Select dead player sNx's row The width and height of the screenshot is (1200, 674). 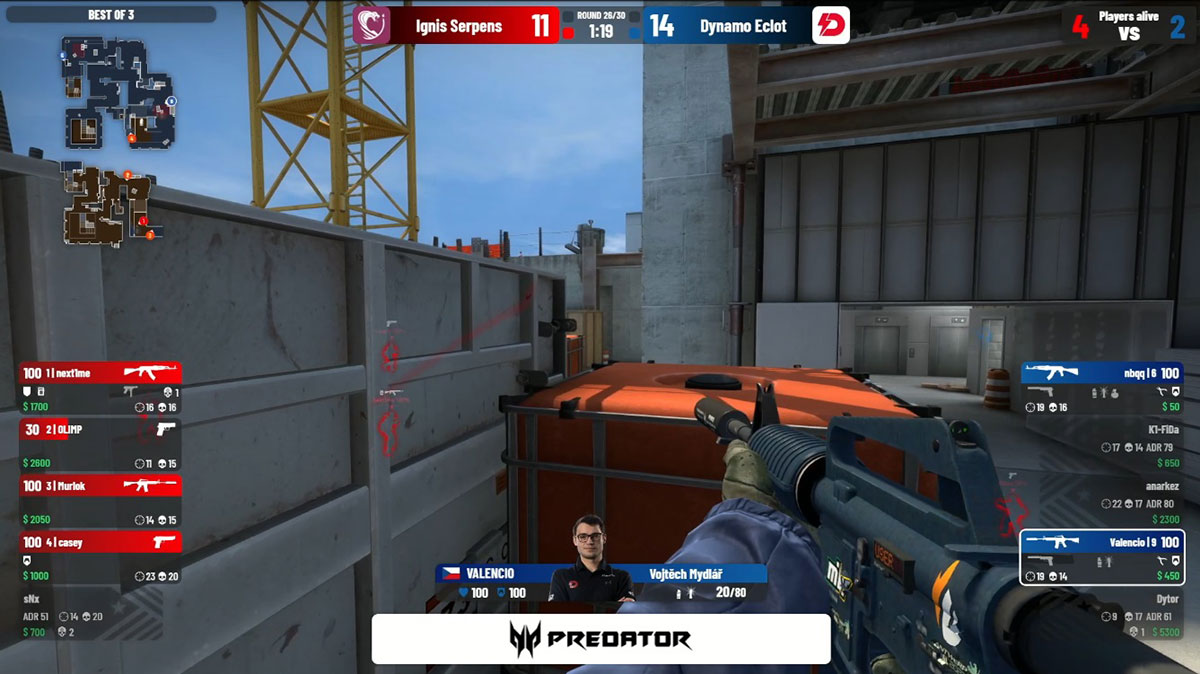(x=100, y=613)
